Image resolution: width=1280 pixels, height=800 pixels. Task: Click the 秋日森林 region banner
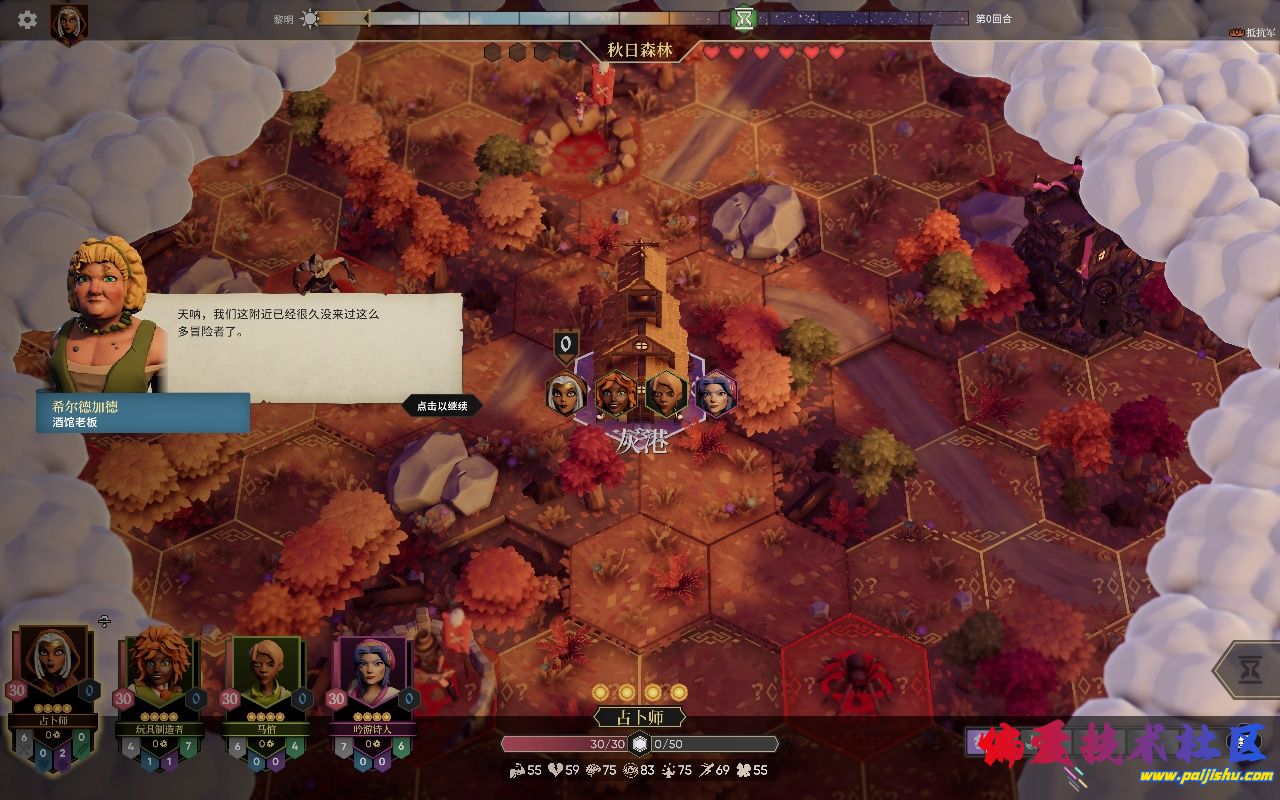pyautogui.click(x=640, y=50)
